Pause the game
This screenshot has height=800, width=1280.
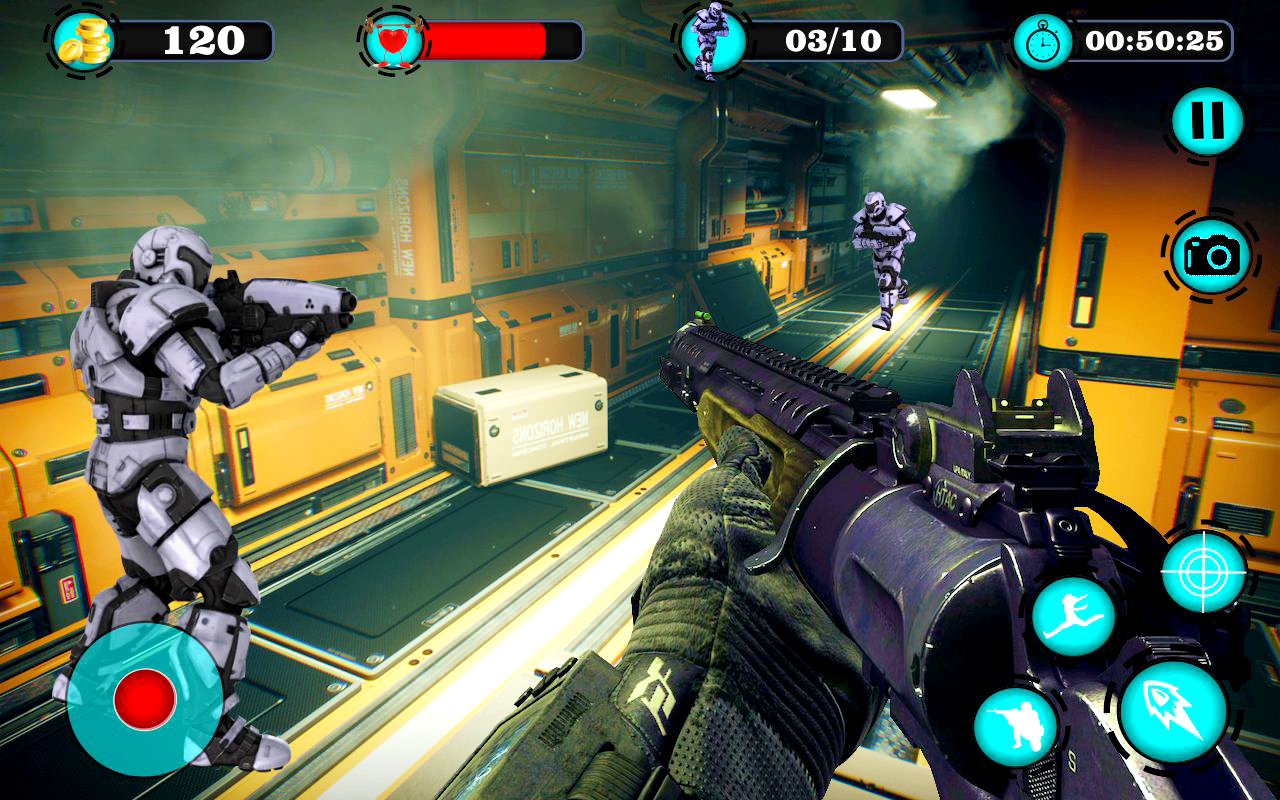click(x=1208, y=121)
